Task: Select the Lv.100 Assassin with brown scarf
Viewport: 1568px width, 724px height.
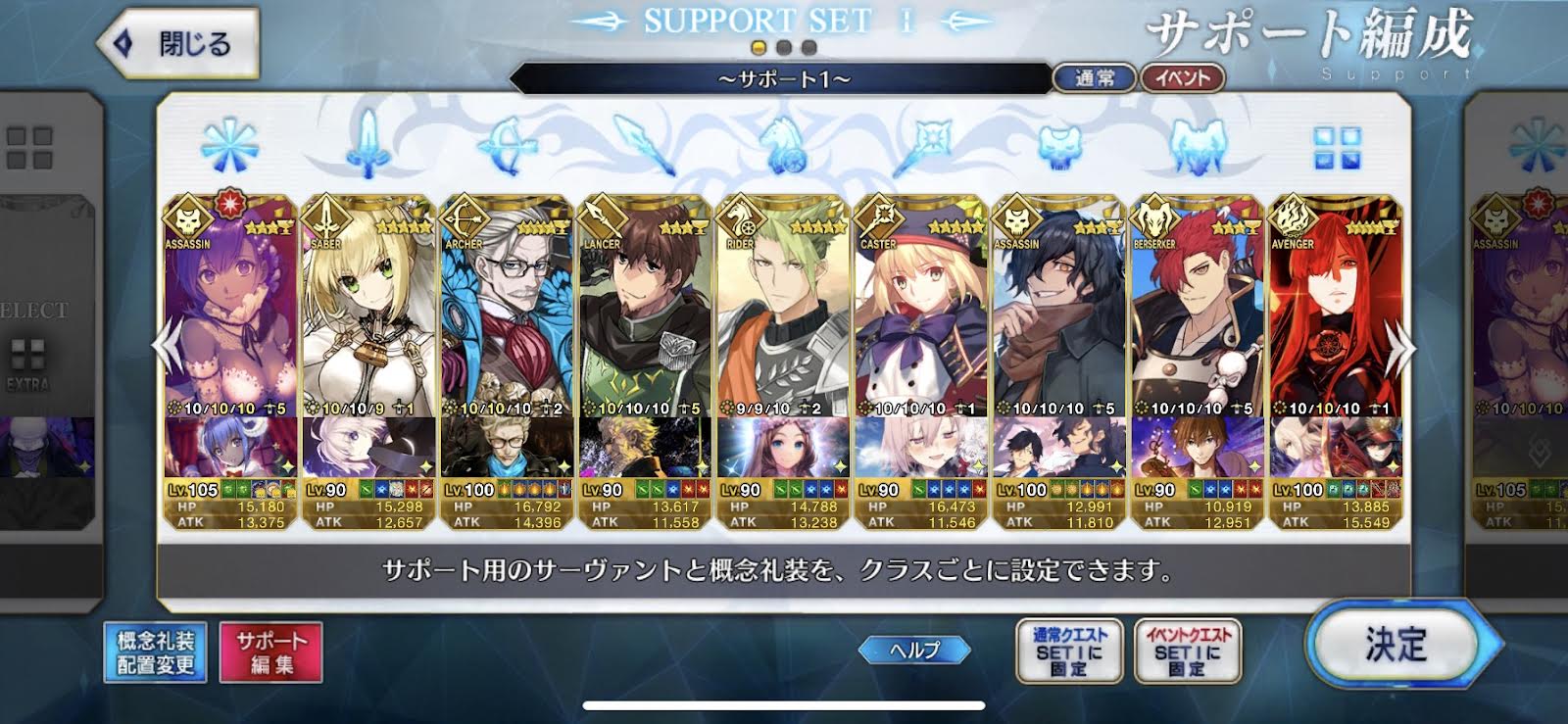Action: point(1058,323)
